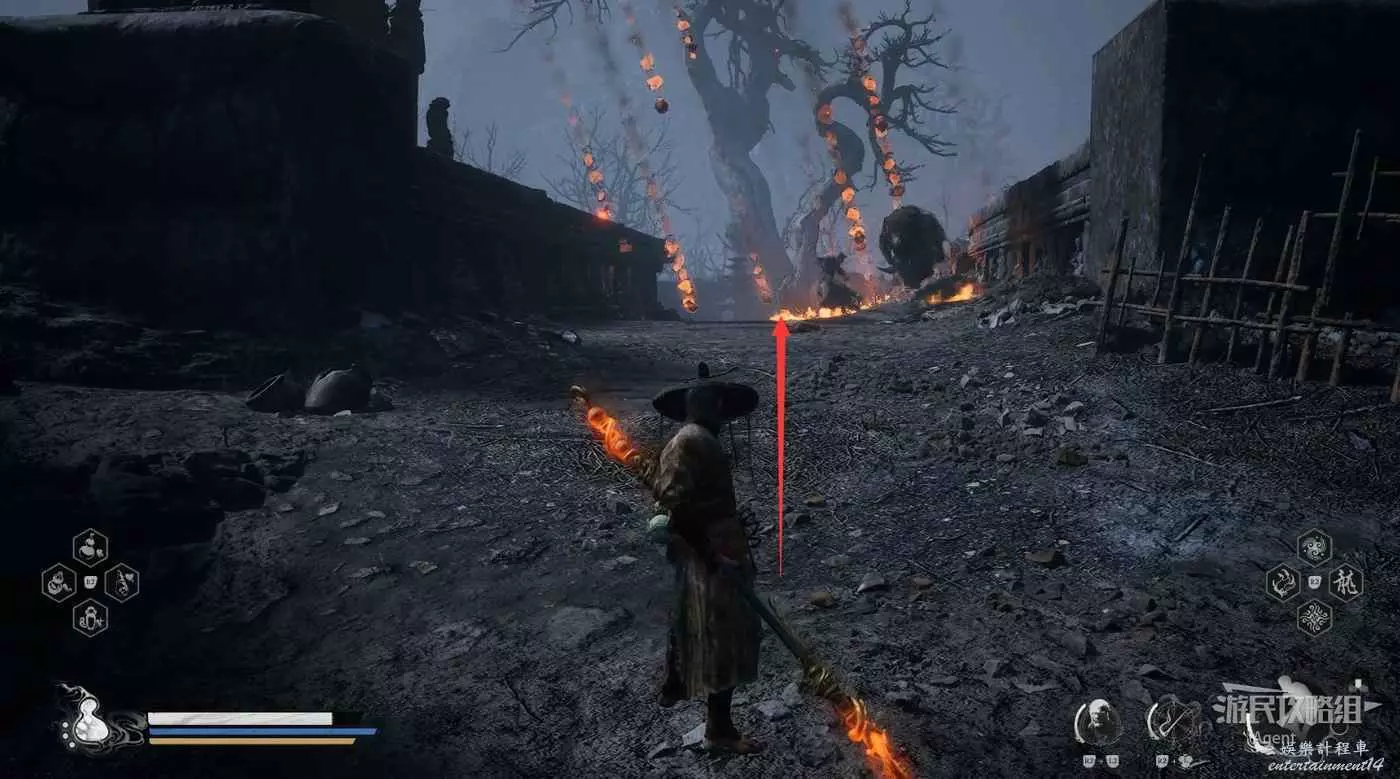This screenshot has width=1400, height=779.
Task: Use the top hexagon gourd item slot
Action: [x=90, y=547]
